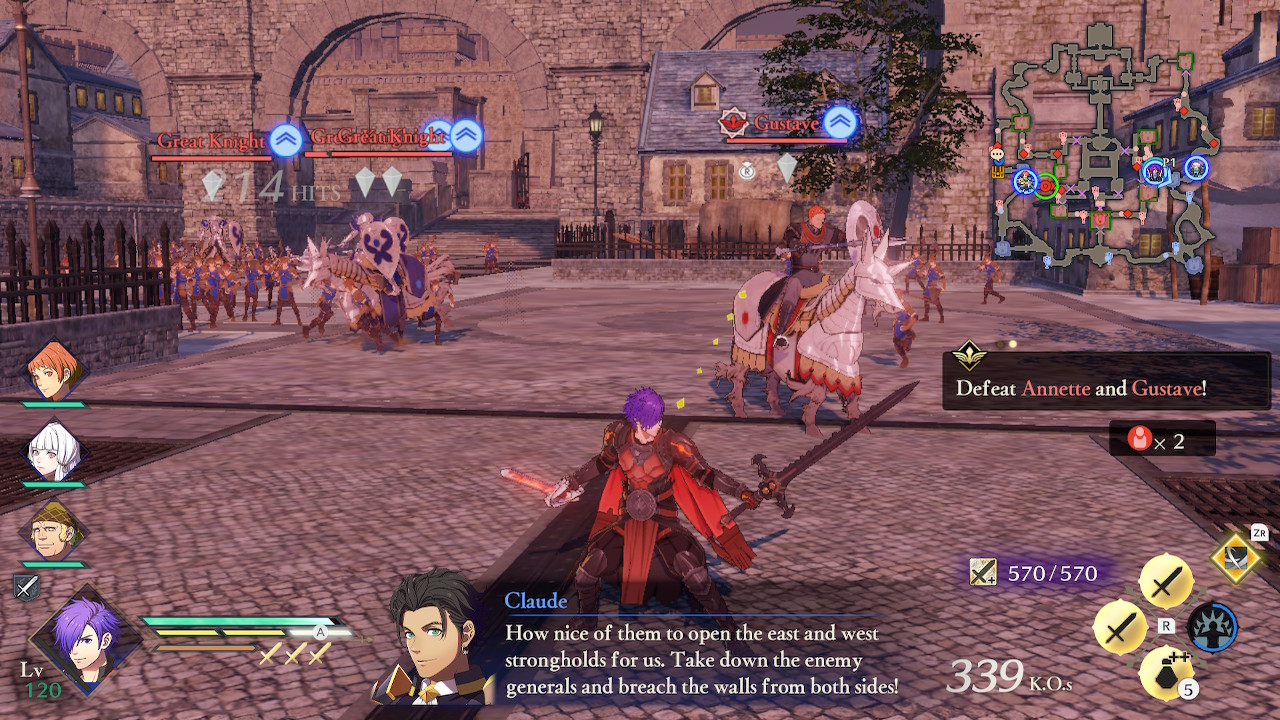
Task: Open the ZR label above the special icon
Action: tap(1260, 532)
